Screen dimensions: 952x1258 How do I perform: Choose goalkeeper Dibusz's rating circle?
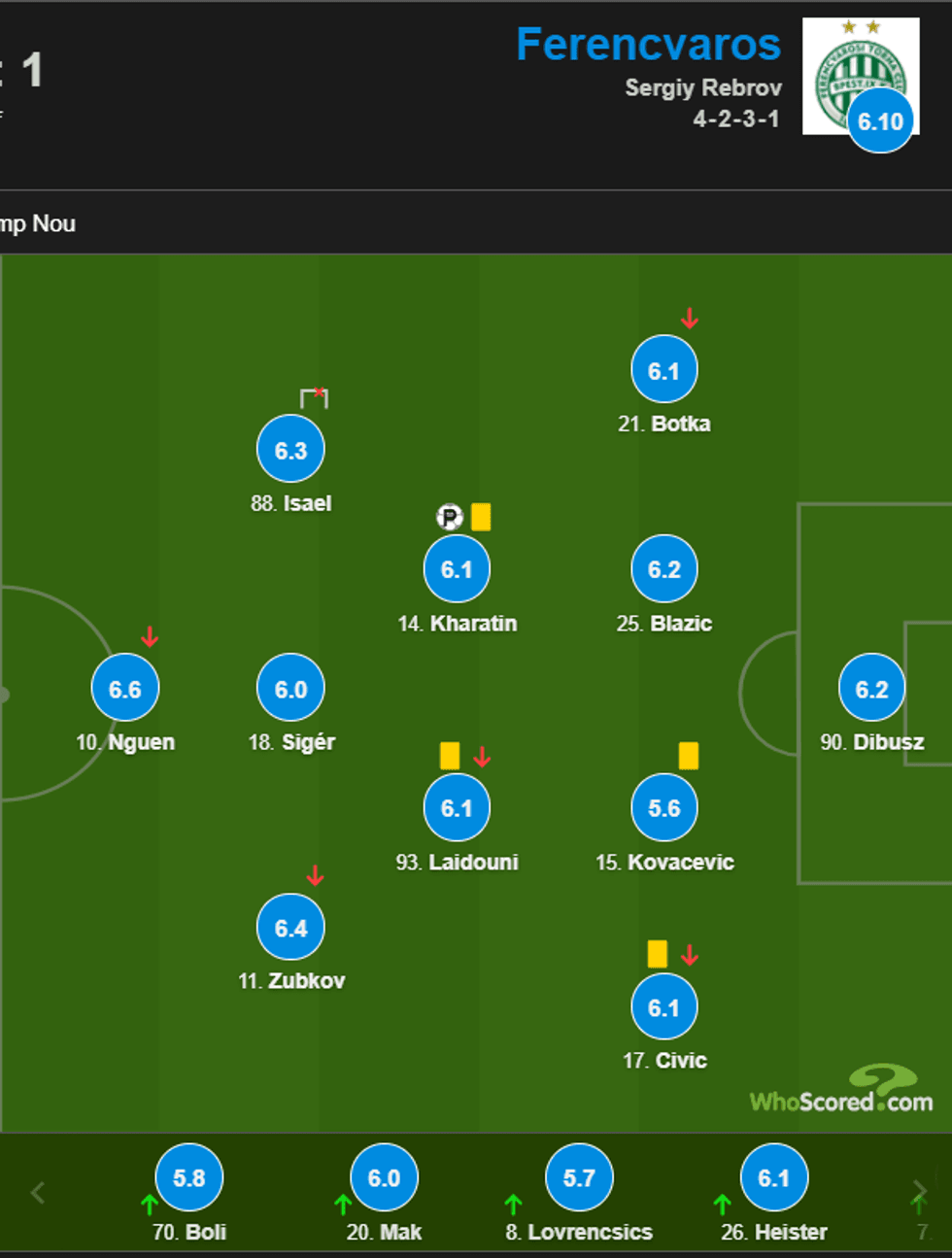pyautogui.click(x=871, y=689)
